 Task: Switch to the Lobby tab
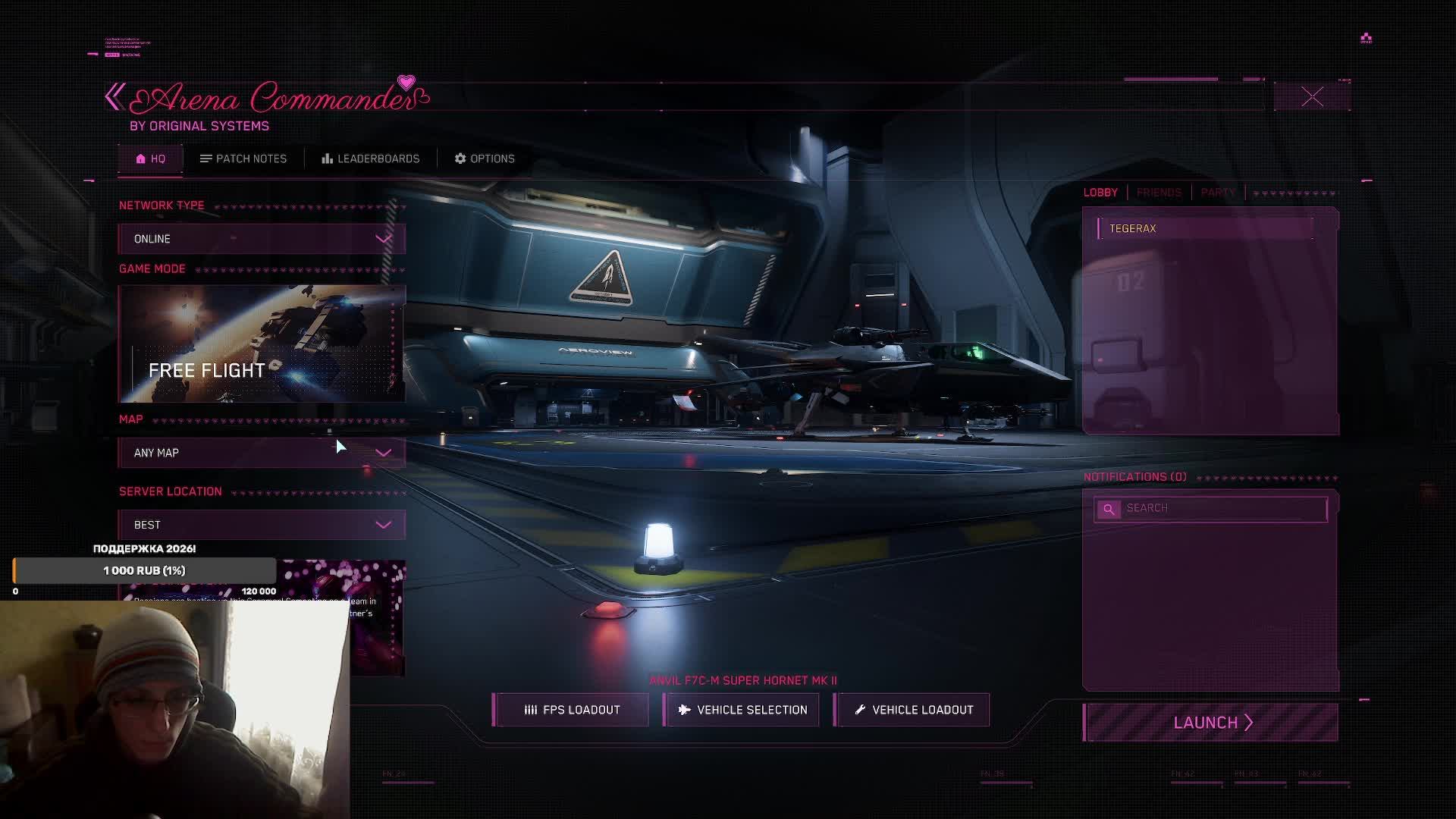pos(1100,193)
